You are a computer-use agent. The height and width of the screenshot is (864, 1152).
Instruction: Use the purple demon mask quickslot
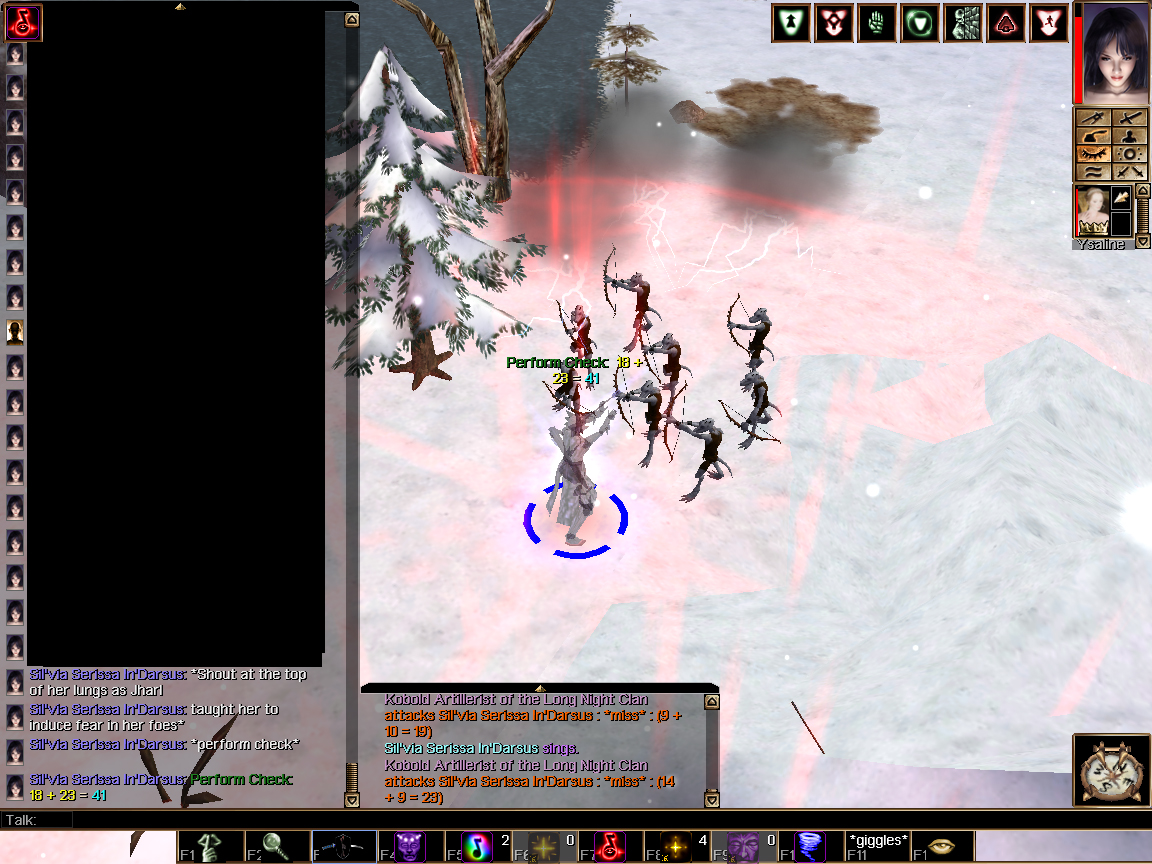point(410,846)
